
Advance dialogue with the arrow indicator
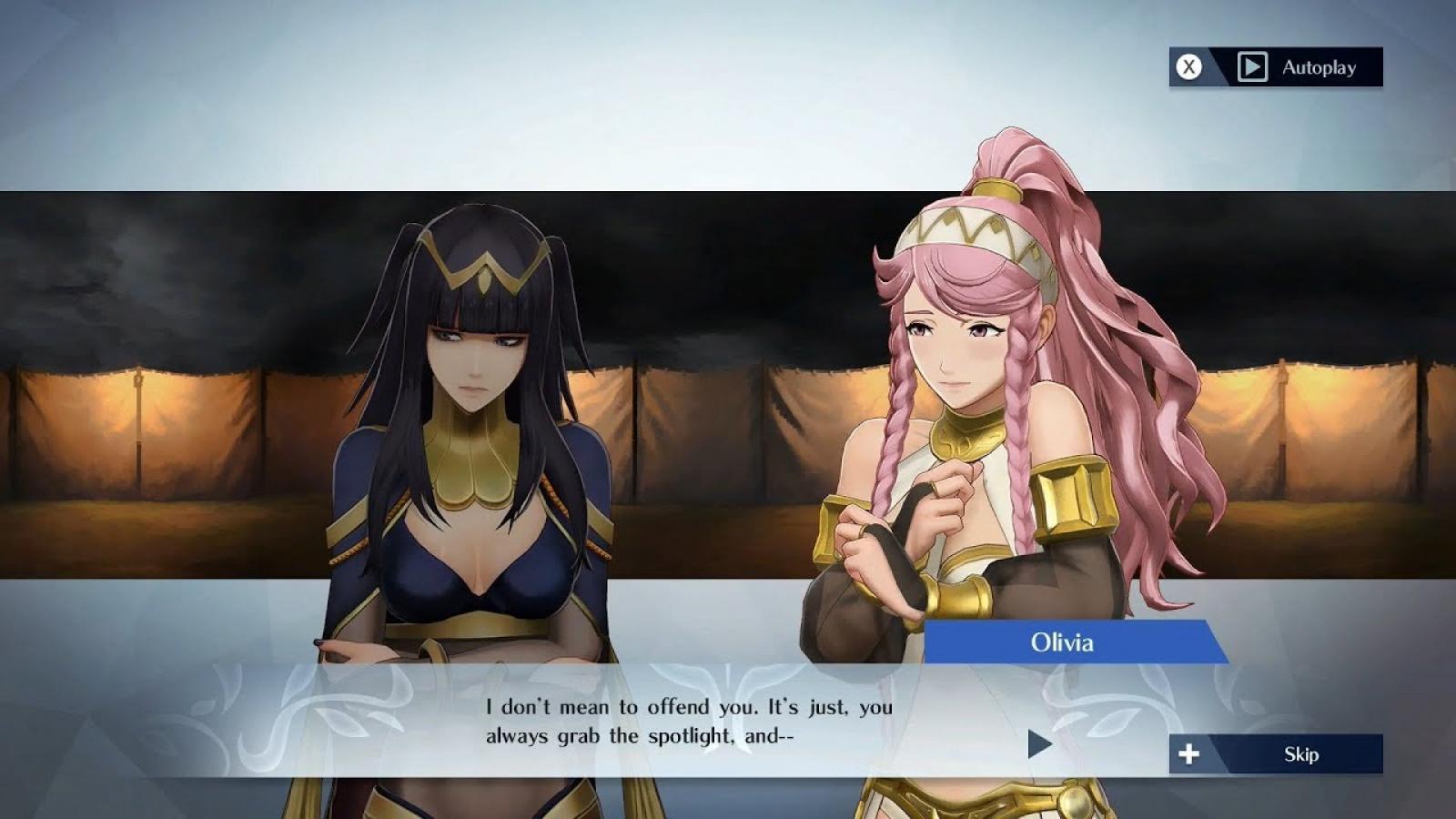1039,743
